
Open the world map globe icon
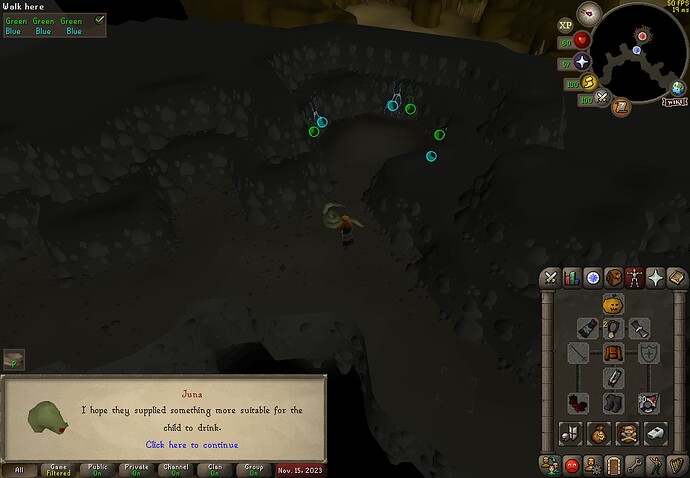click(x=679, y=89)
